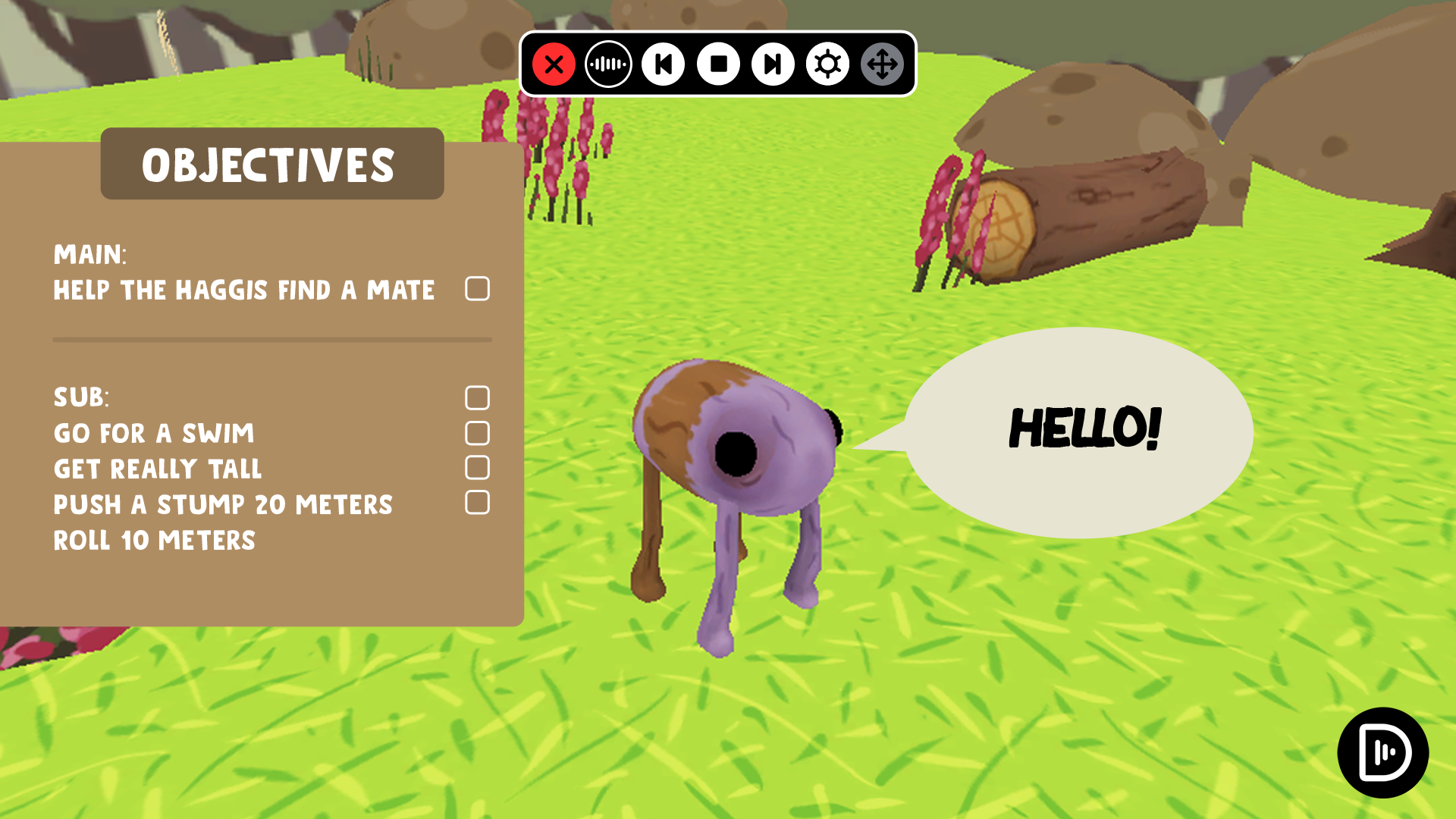Check the 'Push a stump 20 meters' box
The width and height of the screenshot is (1456, 819).
pyautogui.click(x=479, y=503)
